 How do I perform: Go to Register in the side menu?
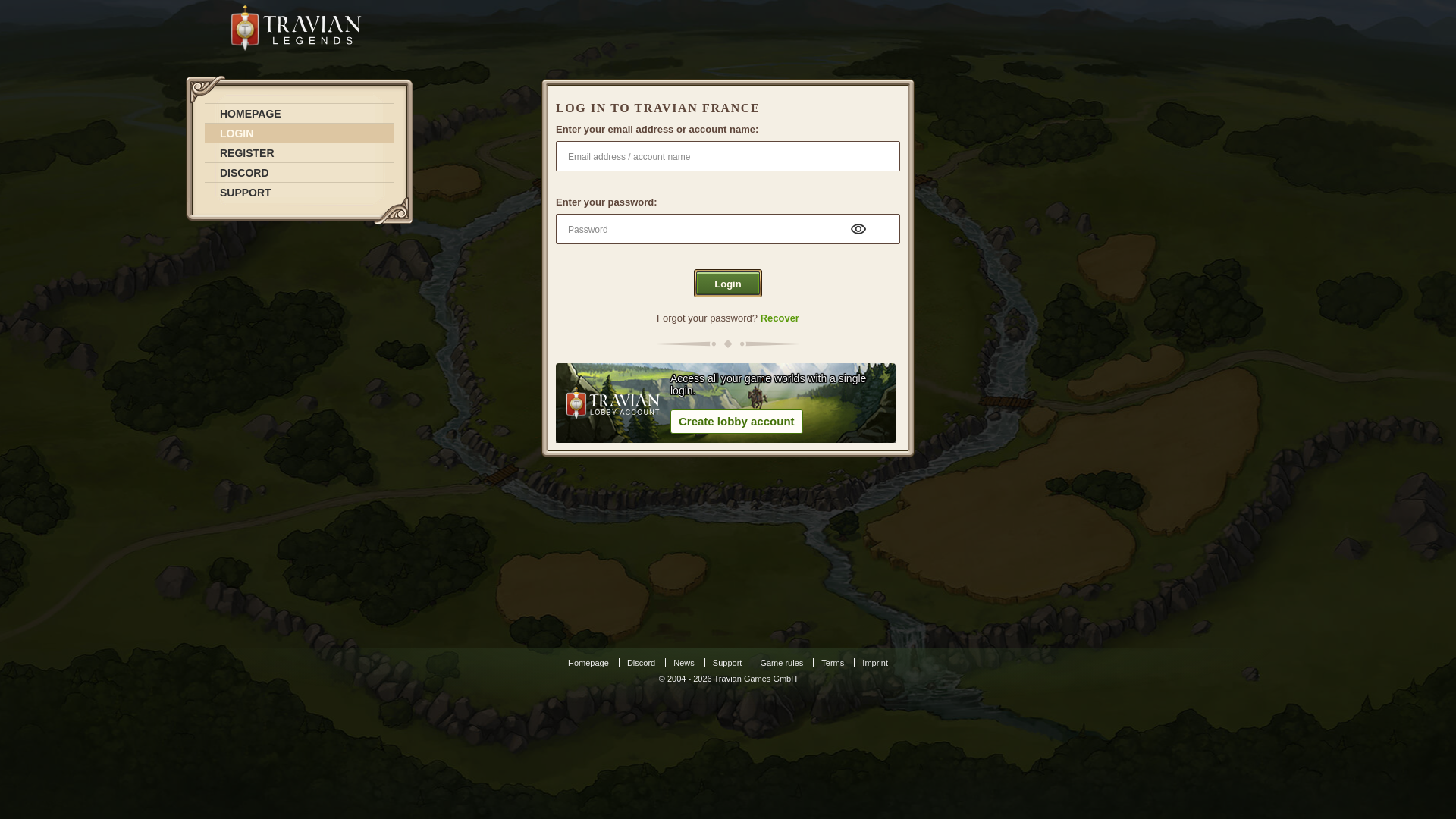pos(246,153)
